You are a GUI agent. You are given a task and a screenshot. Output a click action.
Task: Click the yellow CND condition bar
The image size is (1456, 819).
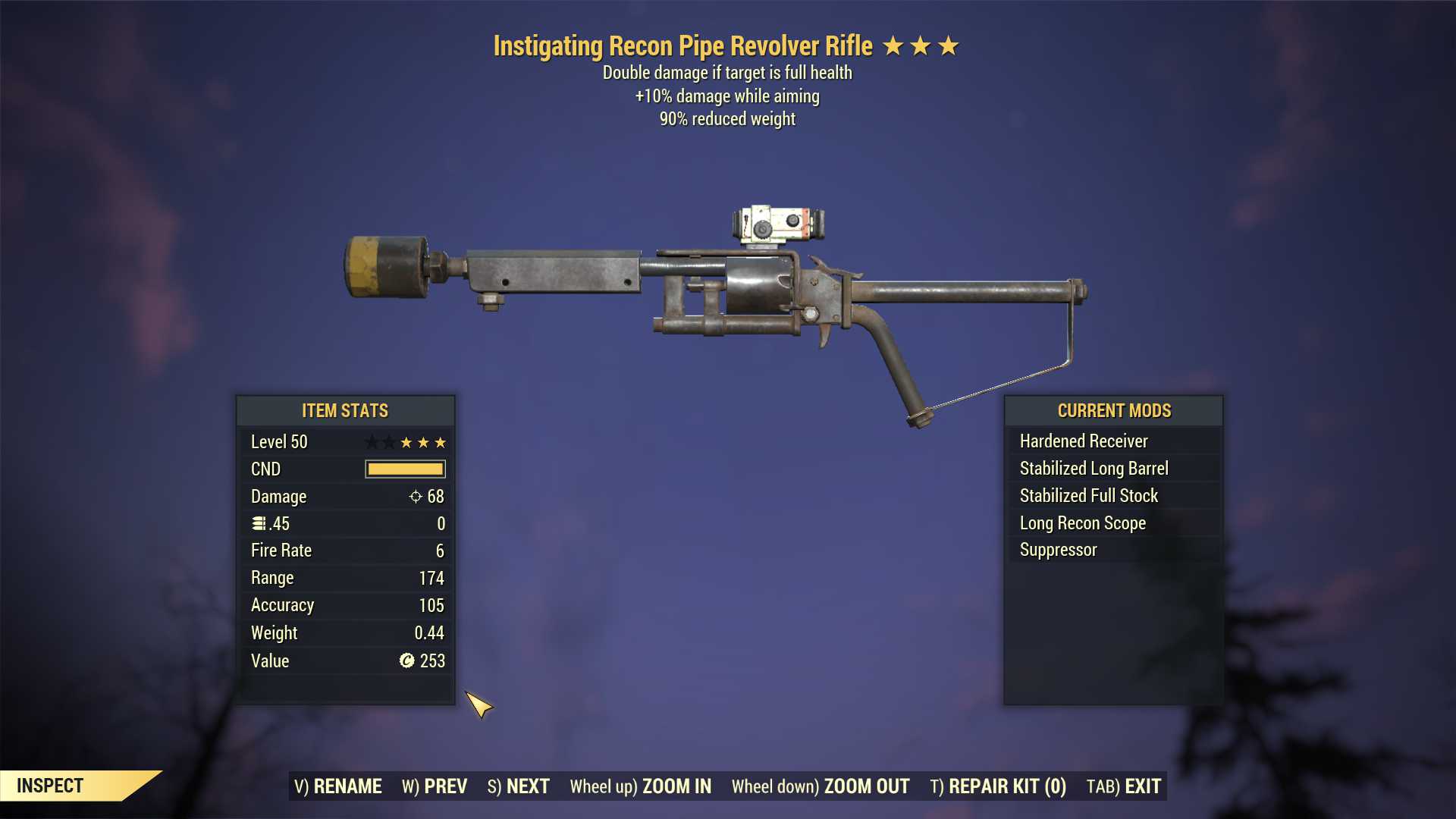pyautogui.click(x=405, y=469)
